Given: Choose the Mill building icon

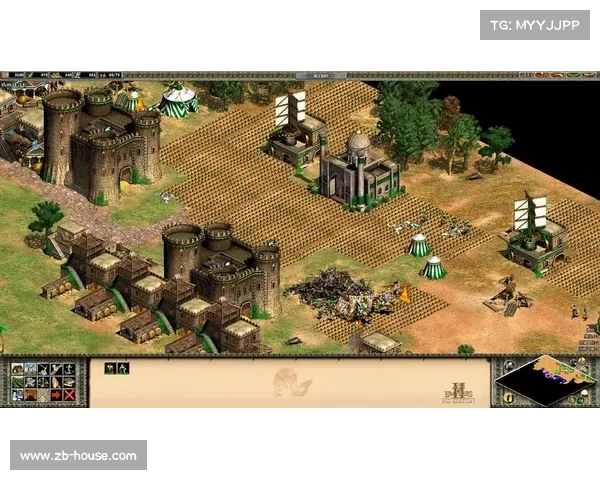Looking at the screenshot, I should coord(30,369).
